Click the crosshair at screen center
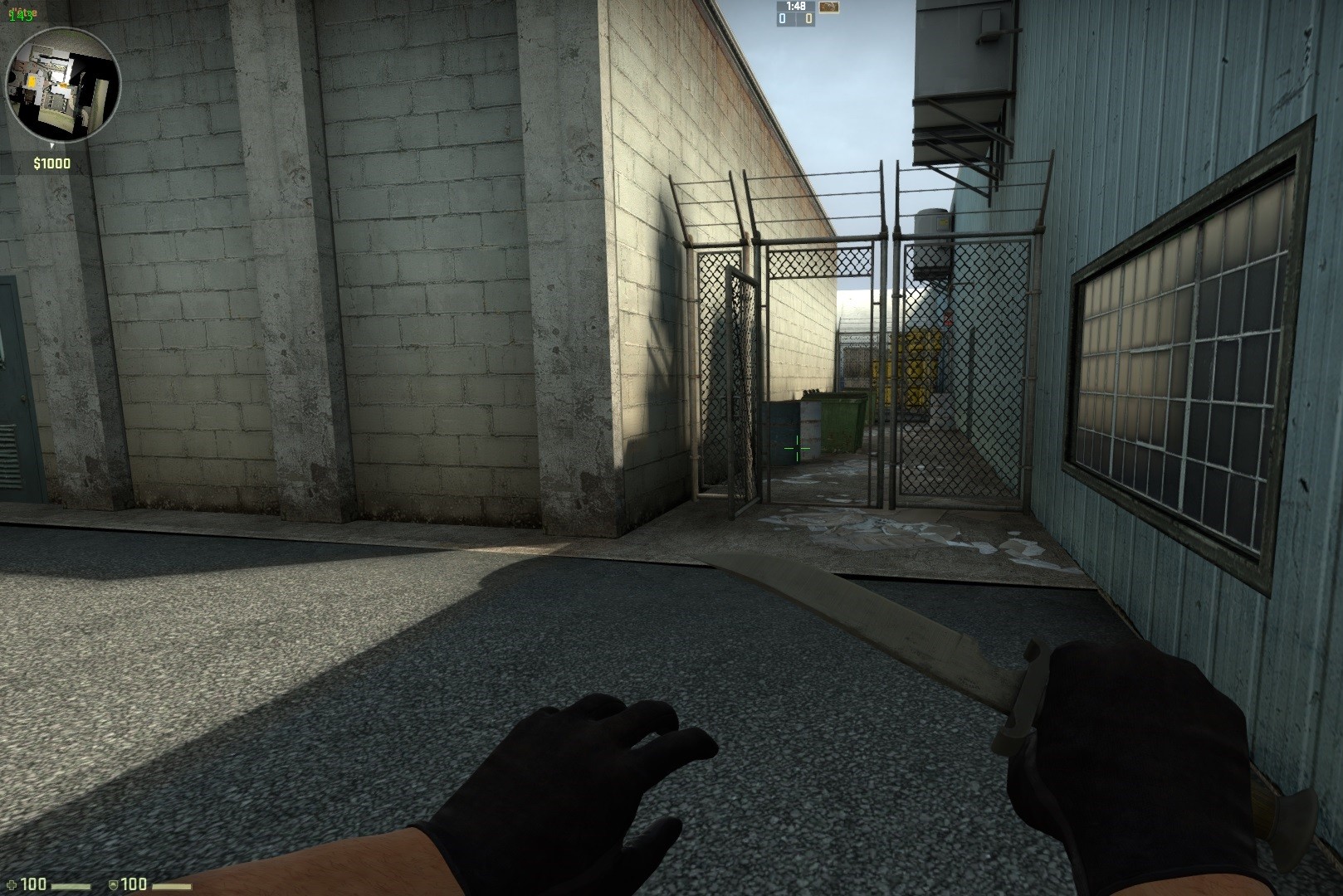Viewport: 1343px width, 896px height. pyautogui.click(x=795, y=448)
